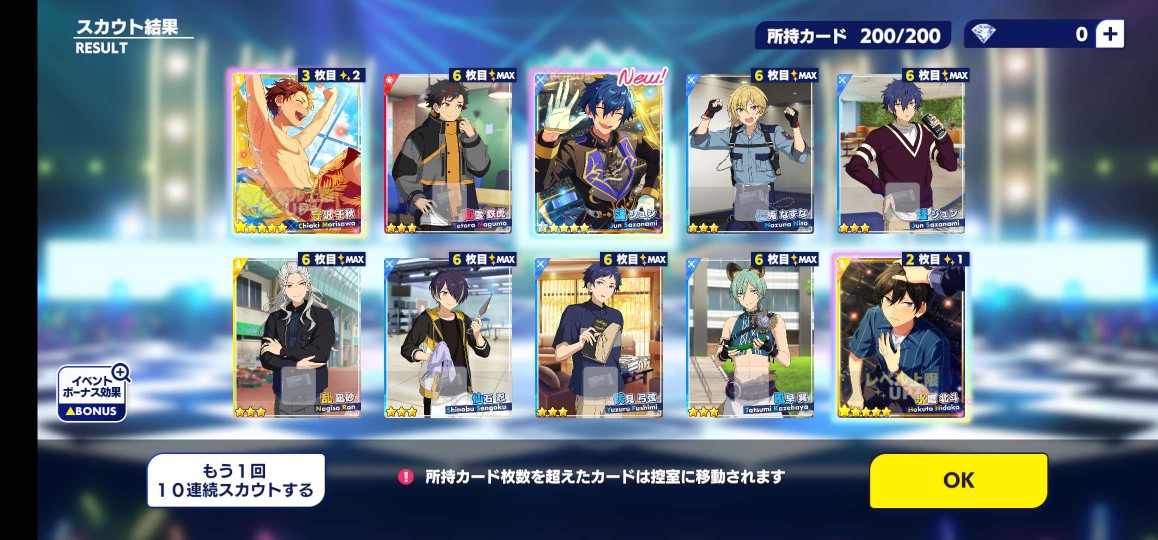Select the Nazuna Nito card

coord(750,153)
